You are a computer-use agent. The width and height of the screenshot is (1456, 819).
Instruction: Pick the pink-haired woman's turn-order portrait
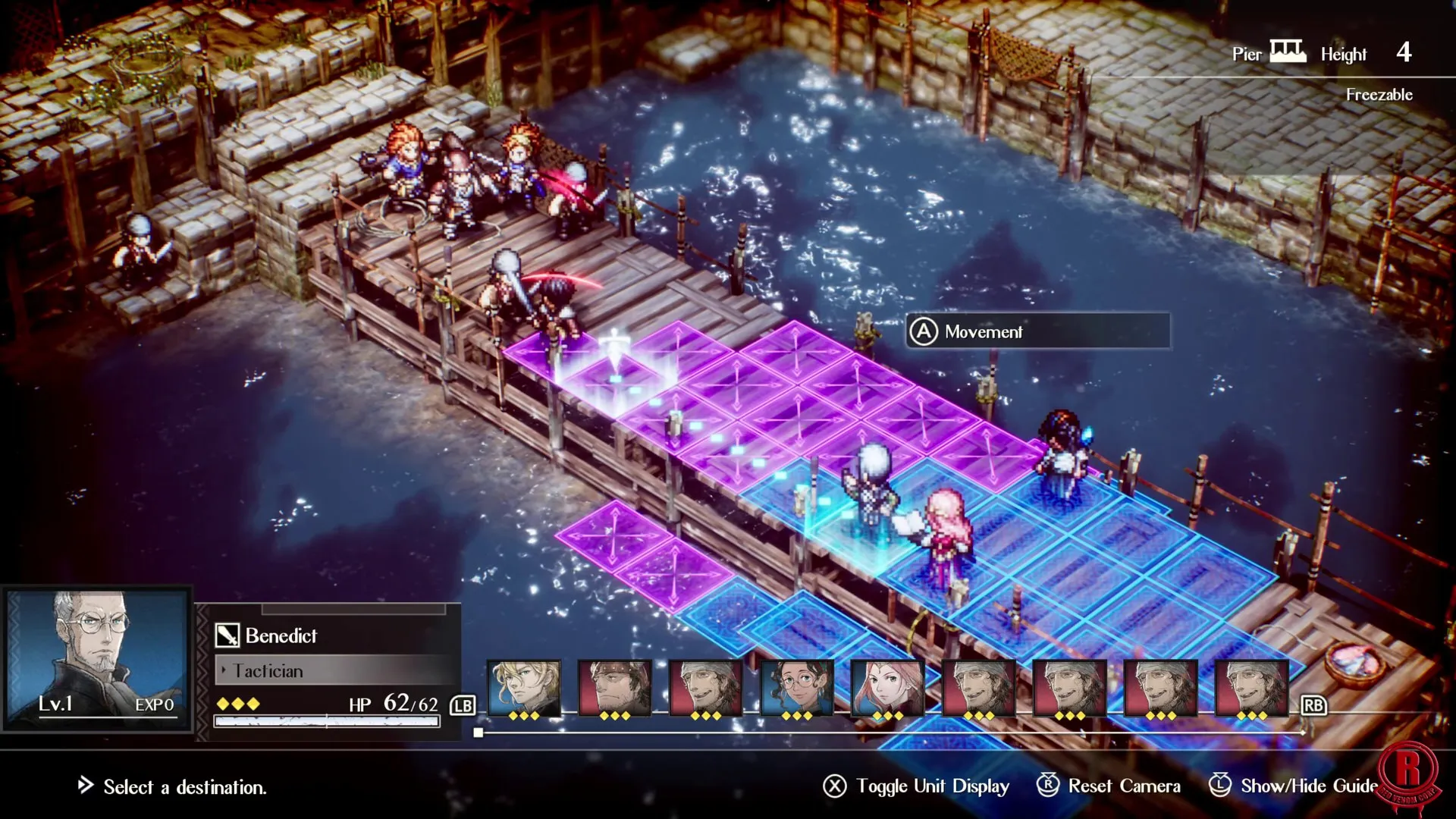[887, 687]
